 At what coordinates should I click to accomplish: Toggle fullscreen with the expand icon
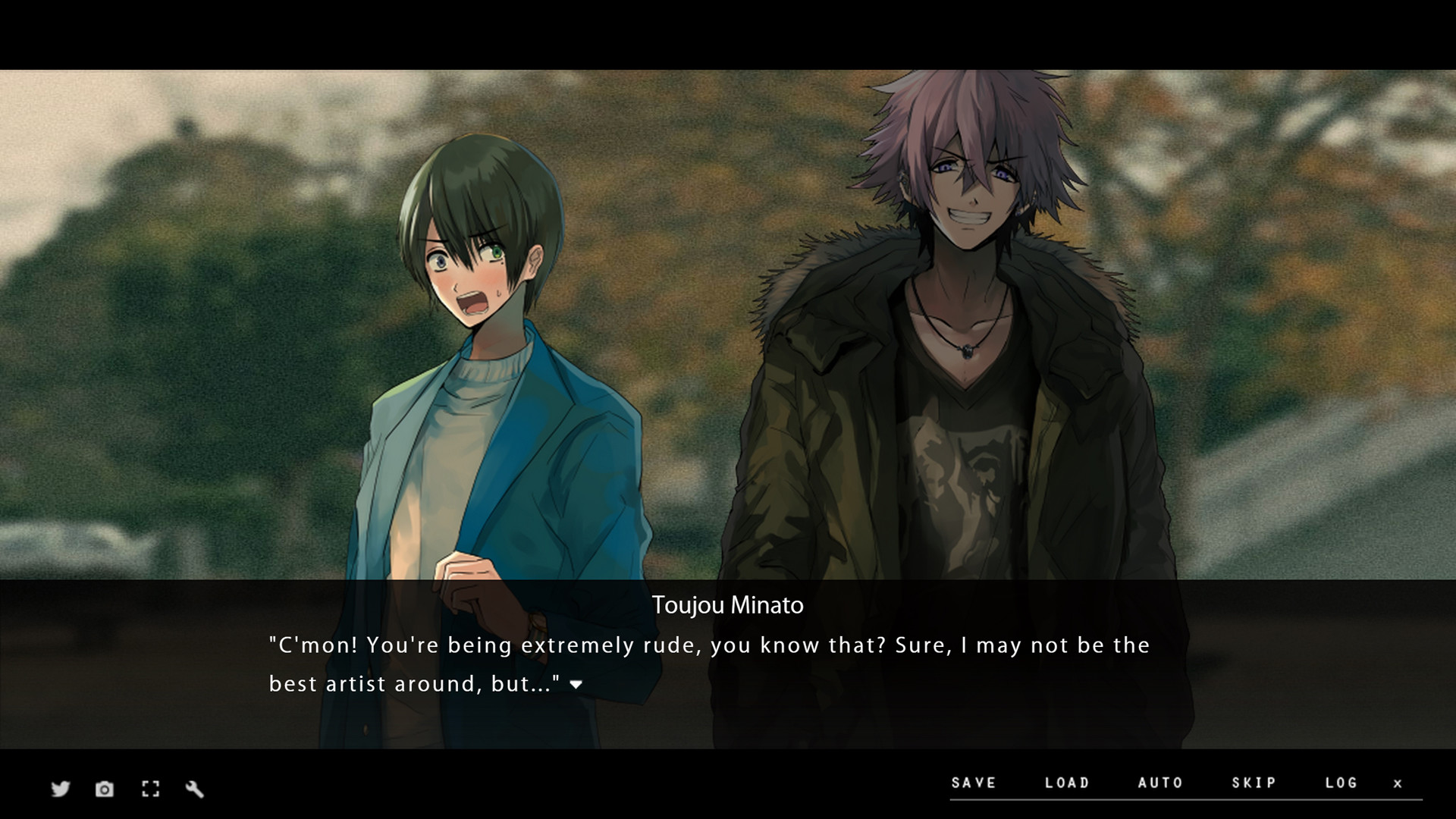tap(150, 789)
